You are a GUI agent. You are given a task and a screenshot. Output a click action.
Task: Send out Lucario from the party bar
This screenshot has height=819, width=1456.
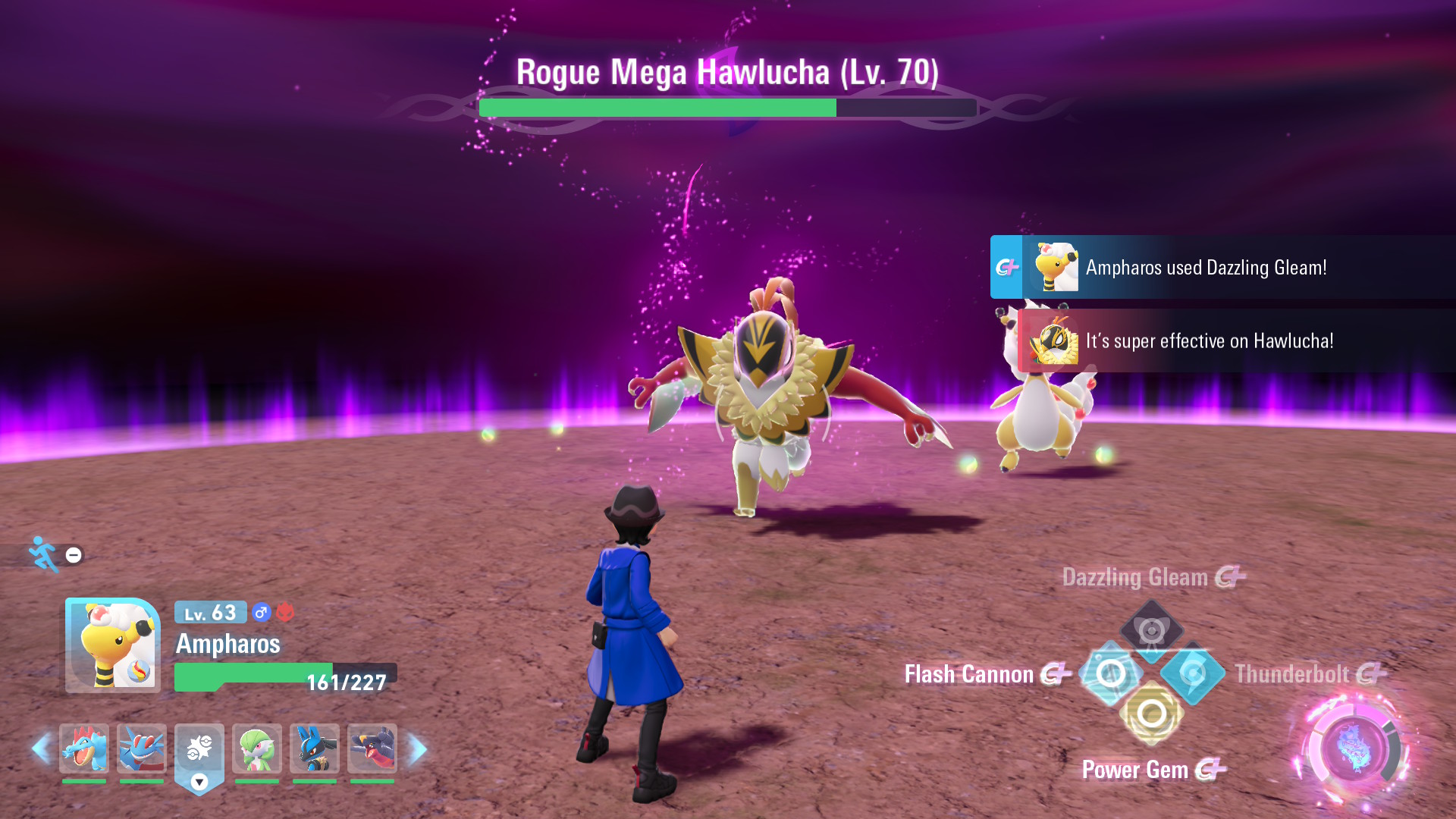[315, 748]
